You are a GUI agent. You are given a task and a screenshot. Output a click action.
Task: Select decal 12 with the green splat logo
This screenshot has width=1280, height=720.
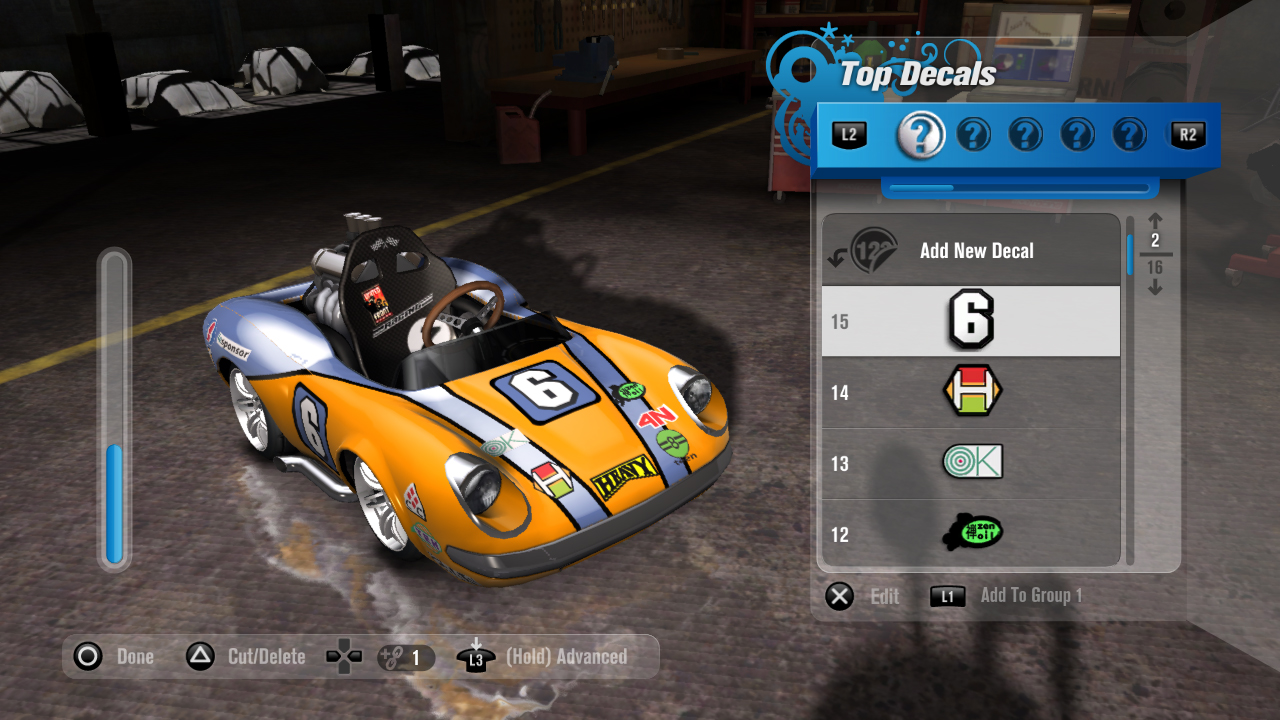pyautogui.click(x=970, y=533)
